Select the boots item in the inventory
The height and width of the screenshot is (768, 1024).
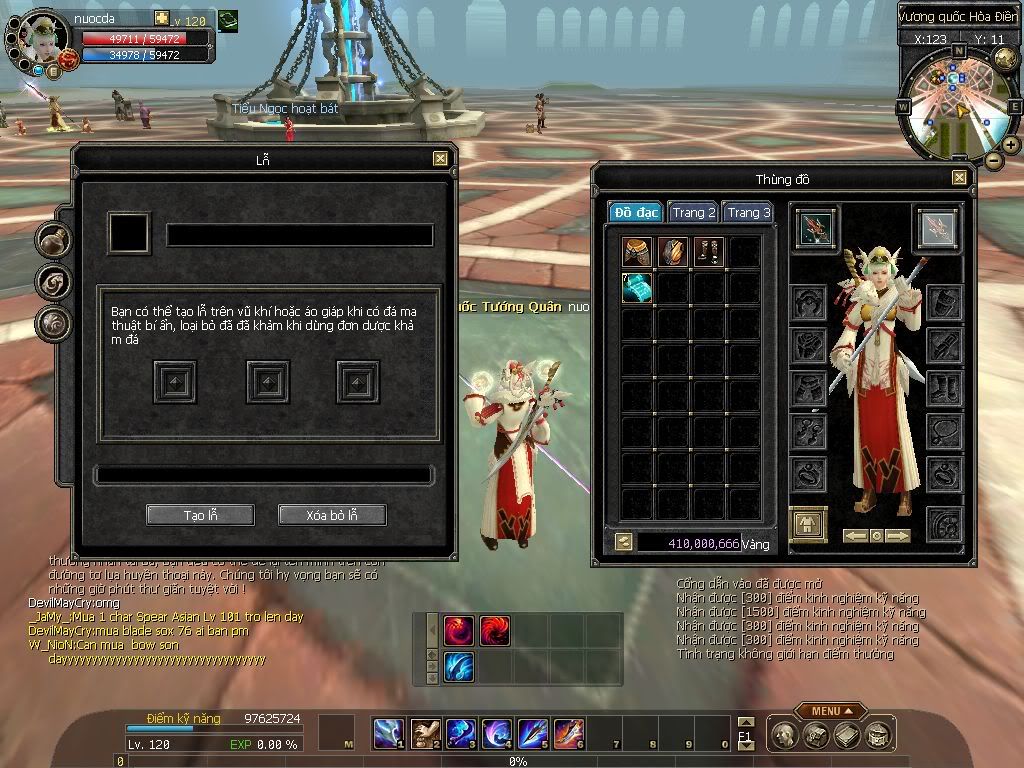(x=709, y=252)
